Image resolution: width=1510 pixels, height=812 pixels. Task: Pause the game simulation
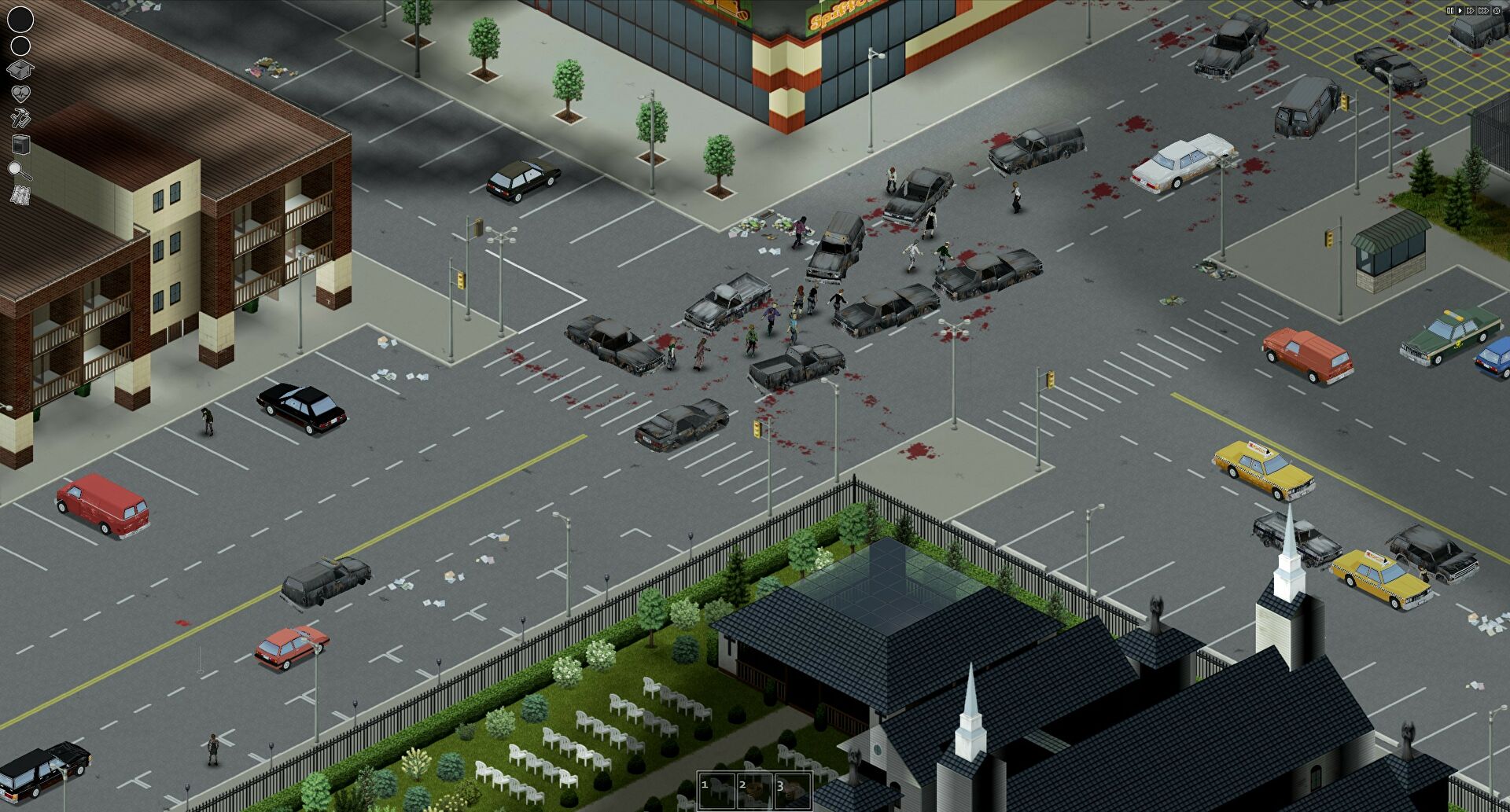pos(1450,10)
